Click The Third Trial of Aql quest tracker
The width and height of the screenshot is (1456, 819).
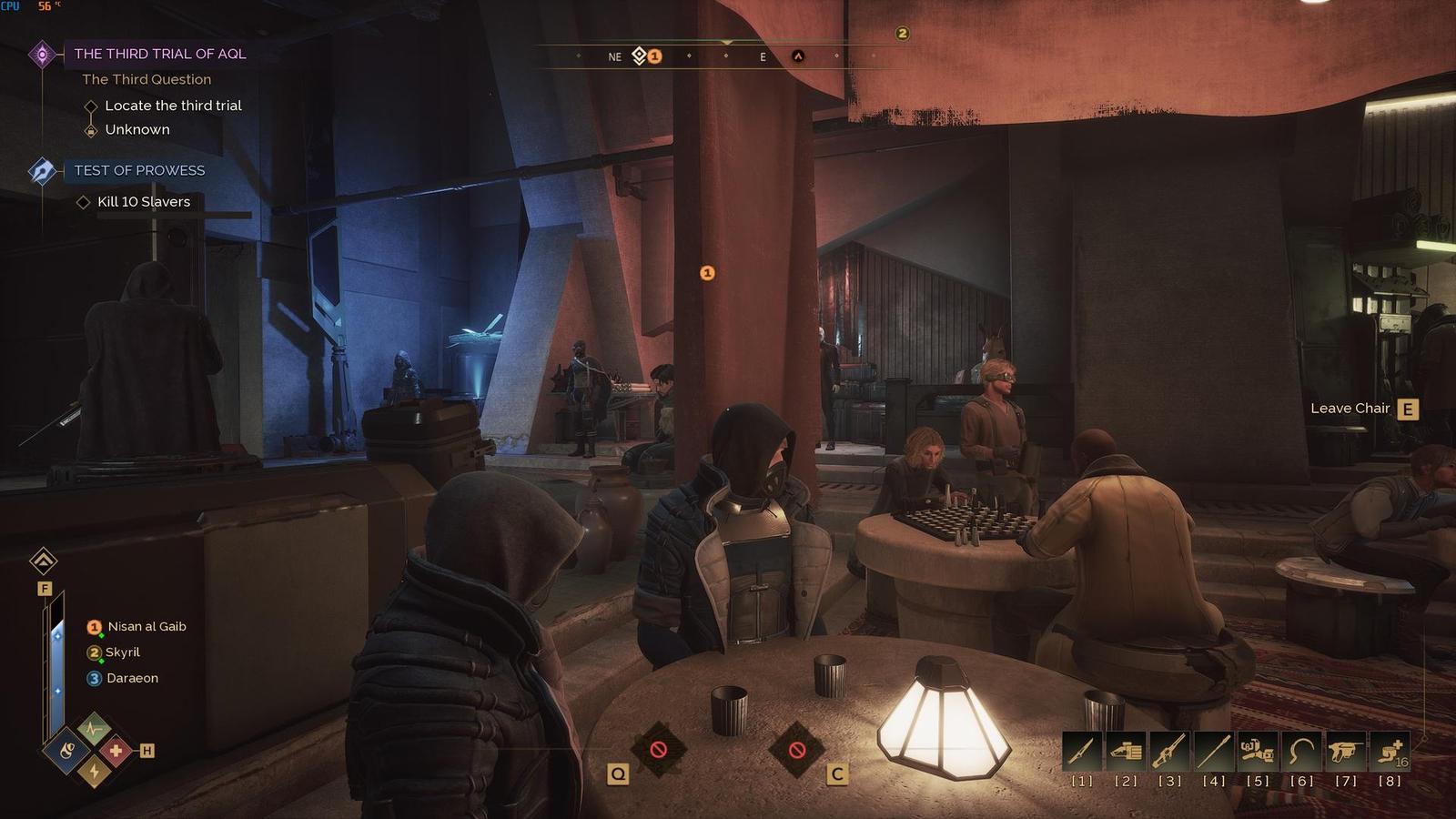(159, 54)
